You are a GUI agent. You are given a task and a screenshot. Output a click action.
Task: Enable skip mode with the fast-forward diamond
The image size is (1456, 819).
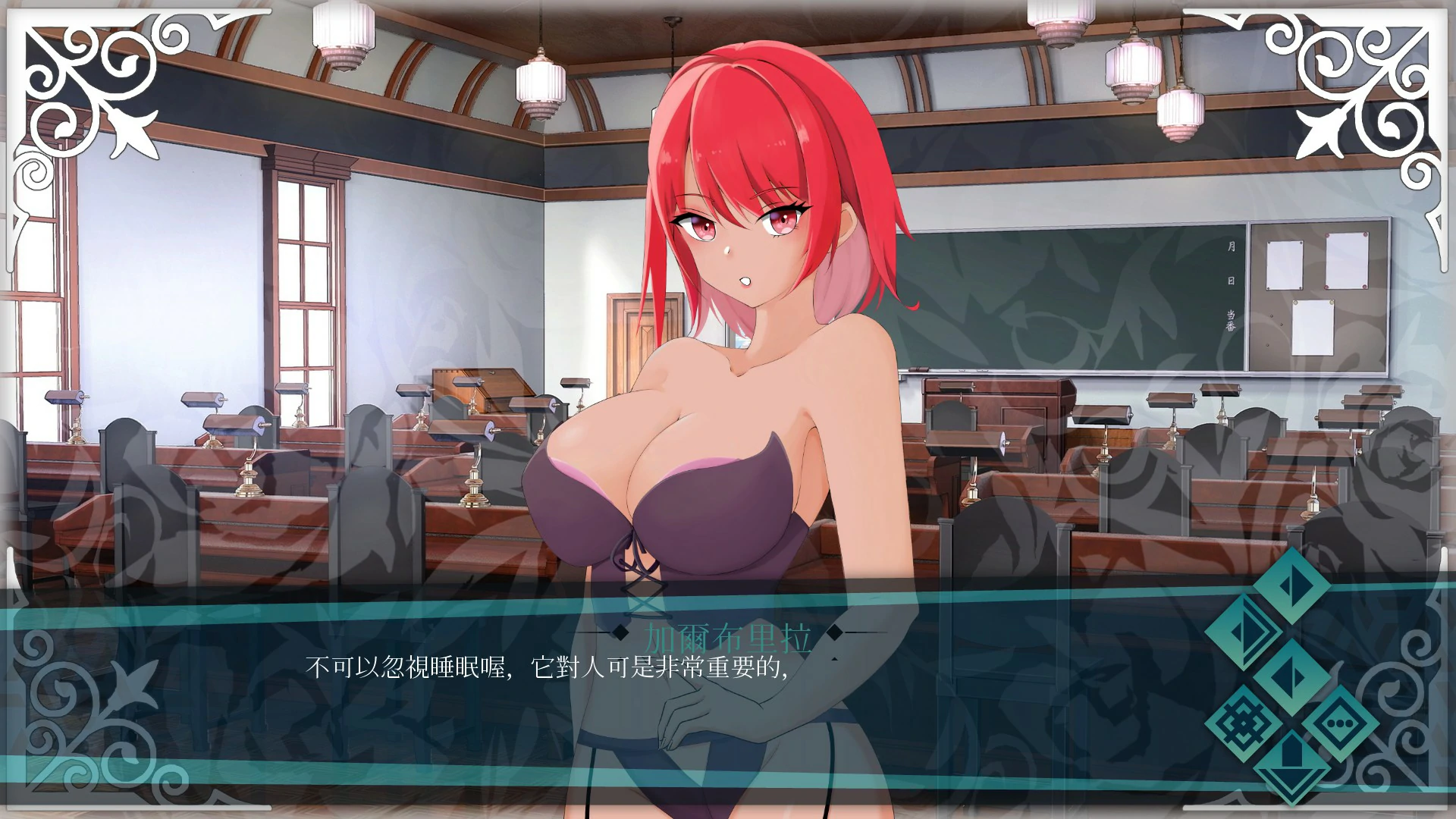(1244, 630)
